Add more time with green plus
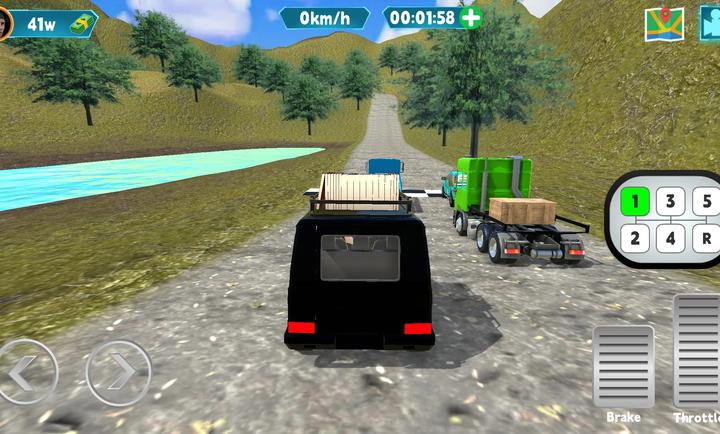Viewport: 720px width, 434px height. [x=470, y=17]
